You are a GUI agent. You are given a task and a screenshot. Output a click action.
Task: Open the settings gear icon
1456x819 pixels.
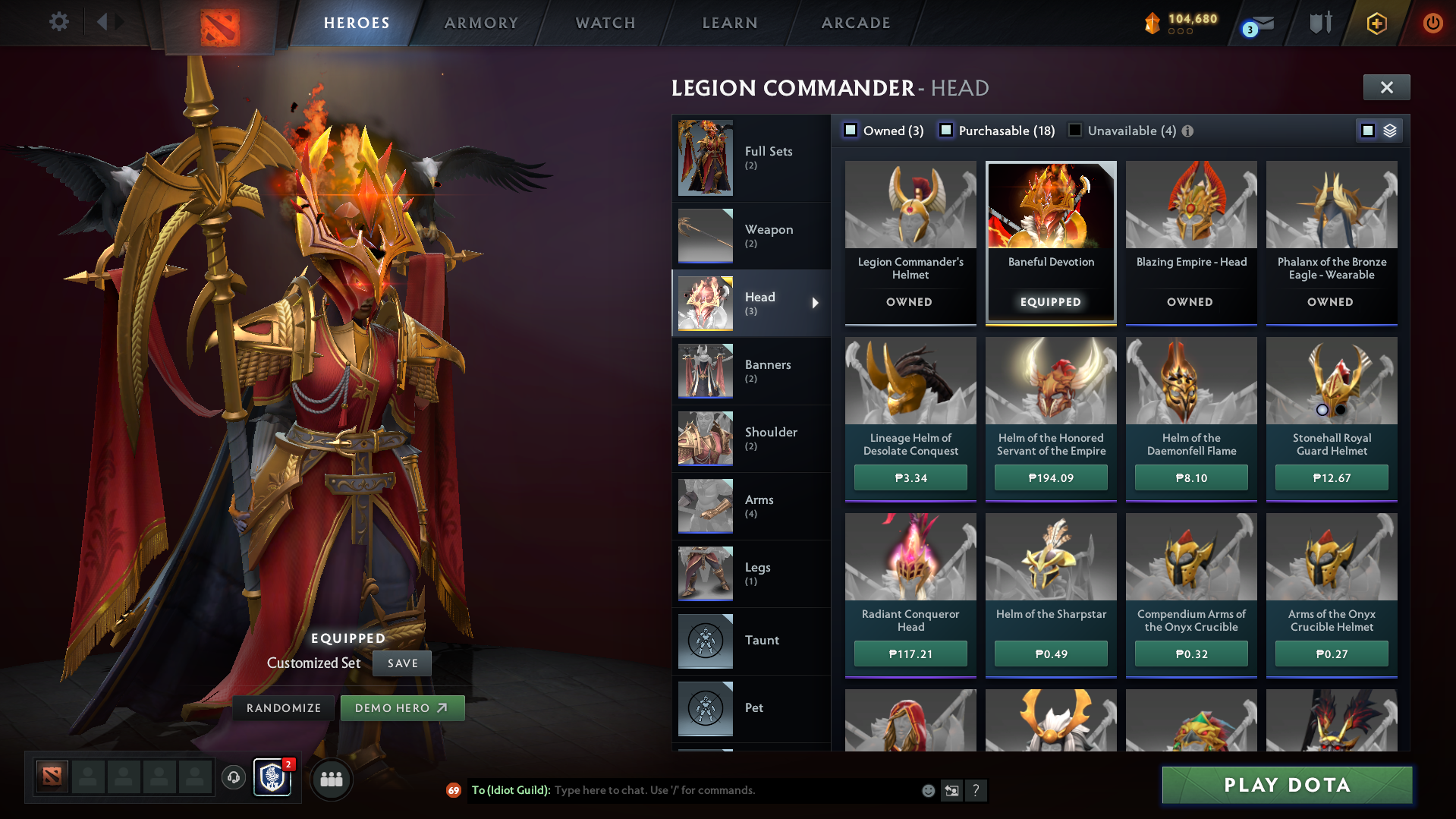coord(59,22)
